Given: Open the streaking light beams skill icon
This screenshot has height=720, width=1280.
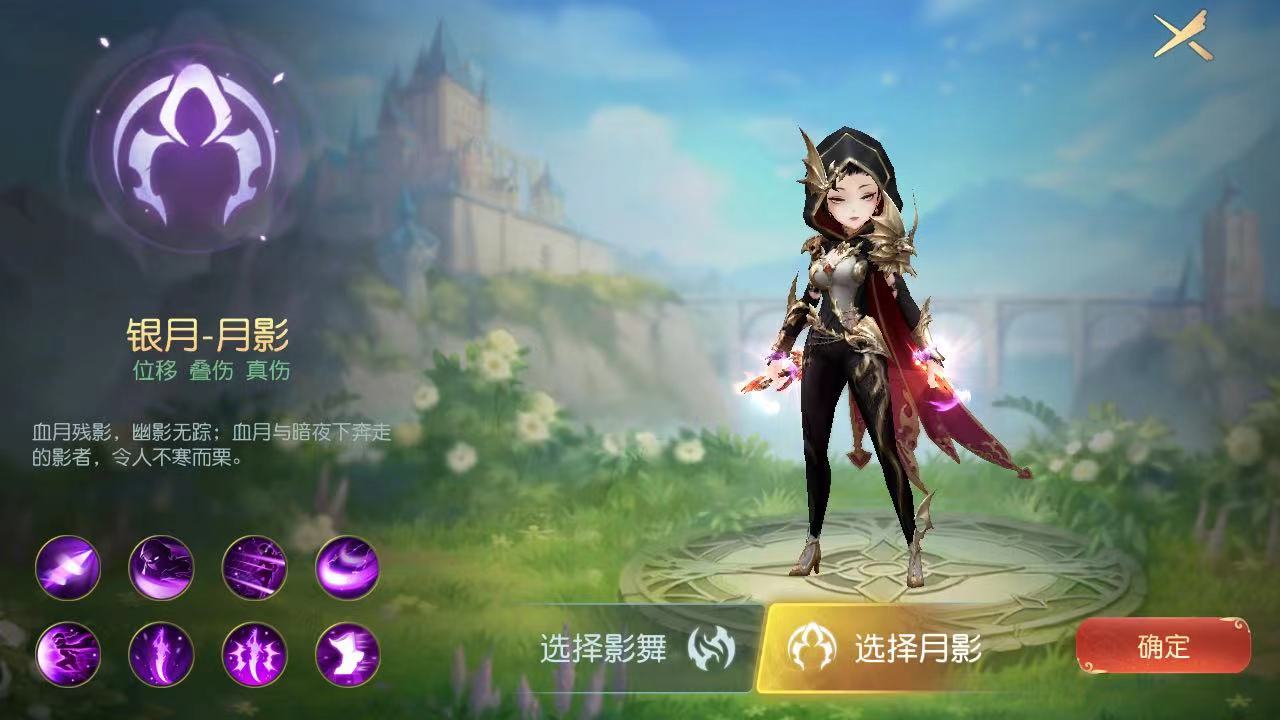Looking at the screenshot, I should click(x=255, y=568).
